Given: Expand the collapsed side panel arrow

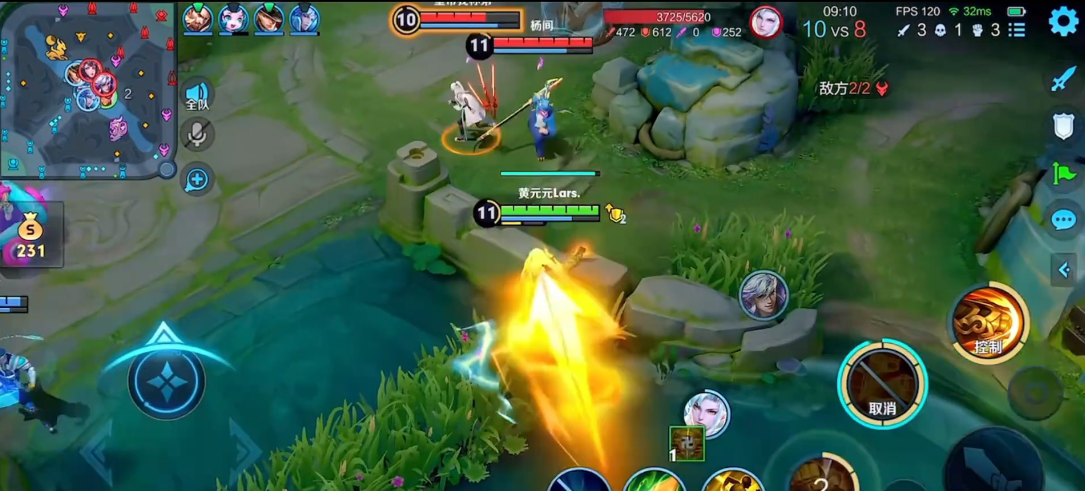Looking at the screenshot, I should pos(1064,269).
